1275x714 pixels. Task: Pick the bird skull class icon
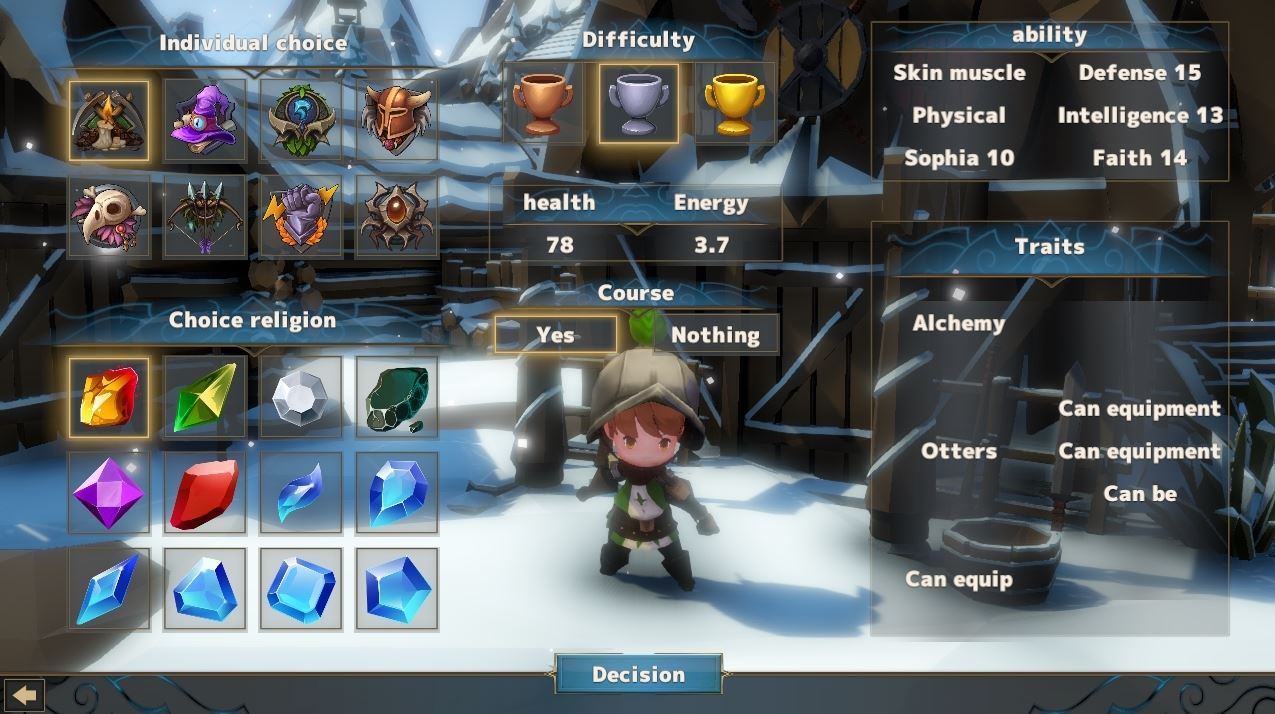109,215
